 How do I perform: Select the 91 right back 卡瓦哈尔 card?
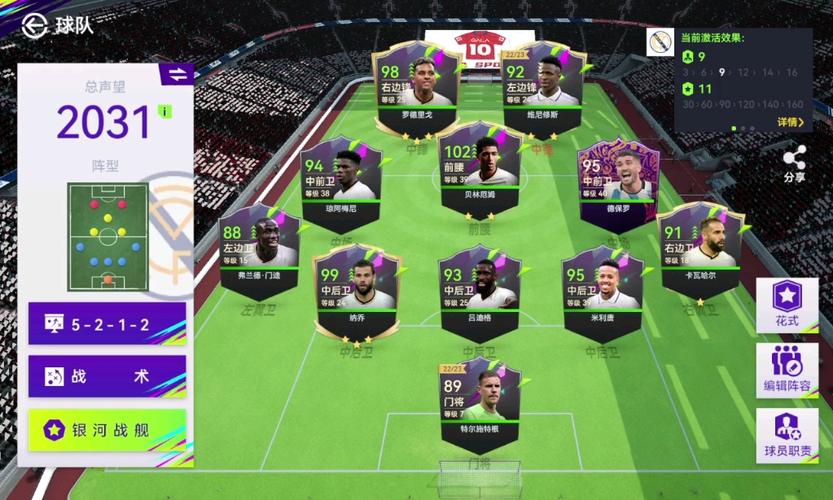(700, 245)
